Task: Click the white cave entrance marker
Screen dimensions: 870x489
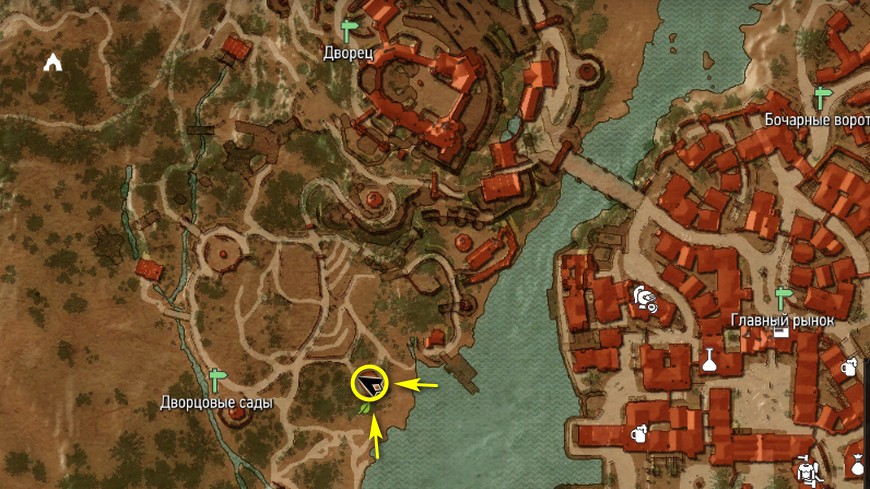Action: [x=53, y=63]
